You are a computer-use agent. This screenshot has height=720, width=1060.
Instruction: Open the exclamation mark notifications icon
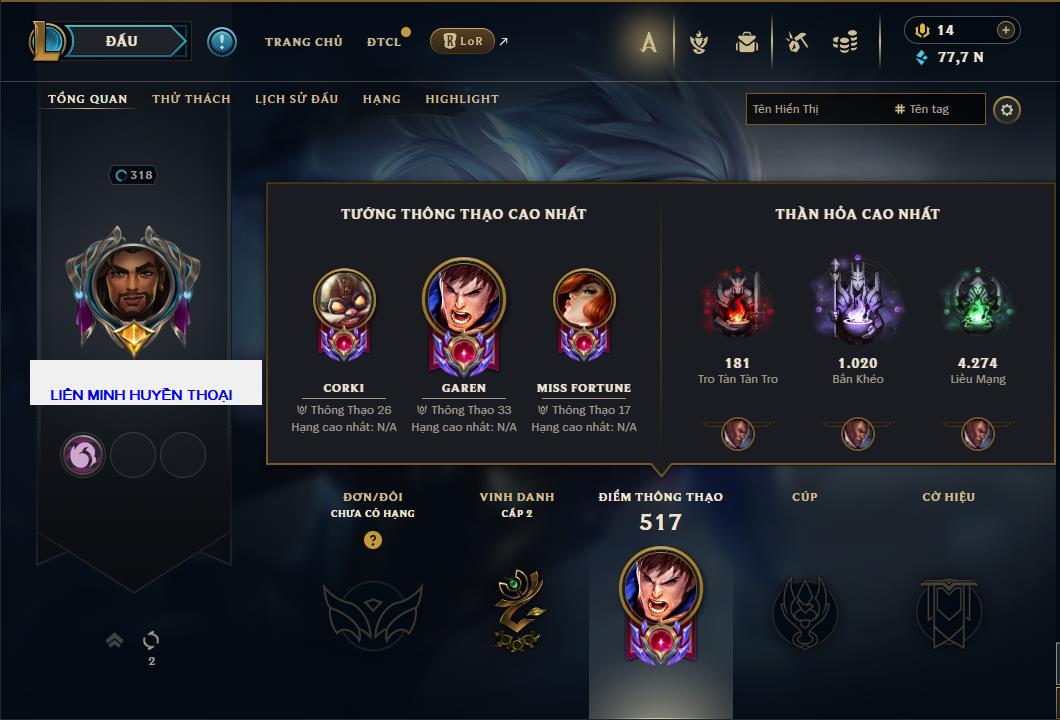[221, 41]
